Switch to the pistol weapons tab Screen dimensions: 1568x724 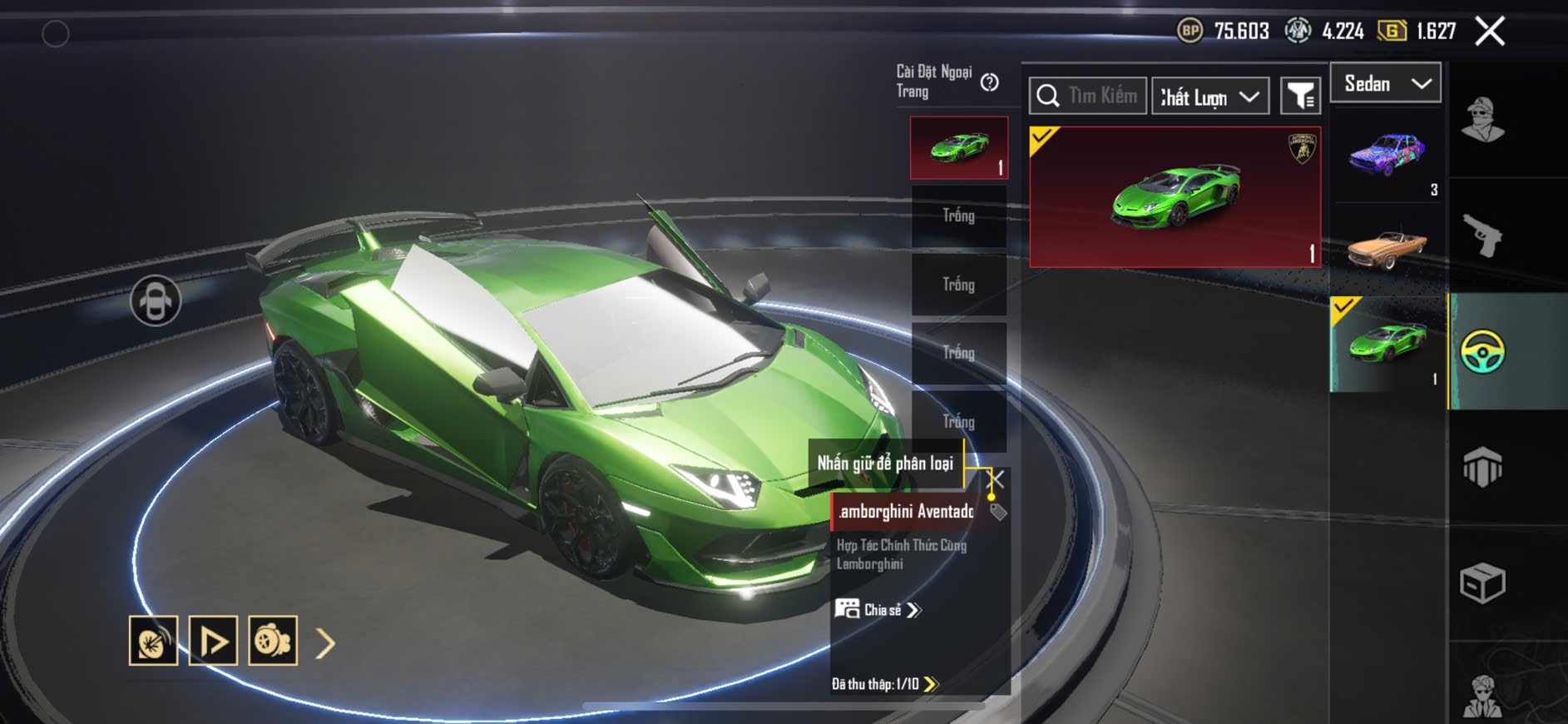1483,236
